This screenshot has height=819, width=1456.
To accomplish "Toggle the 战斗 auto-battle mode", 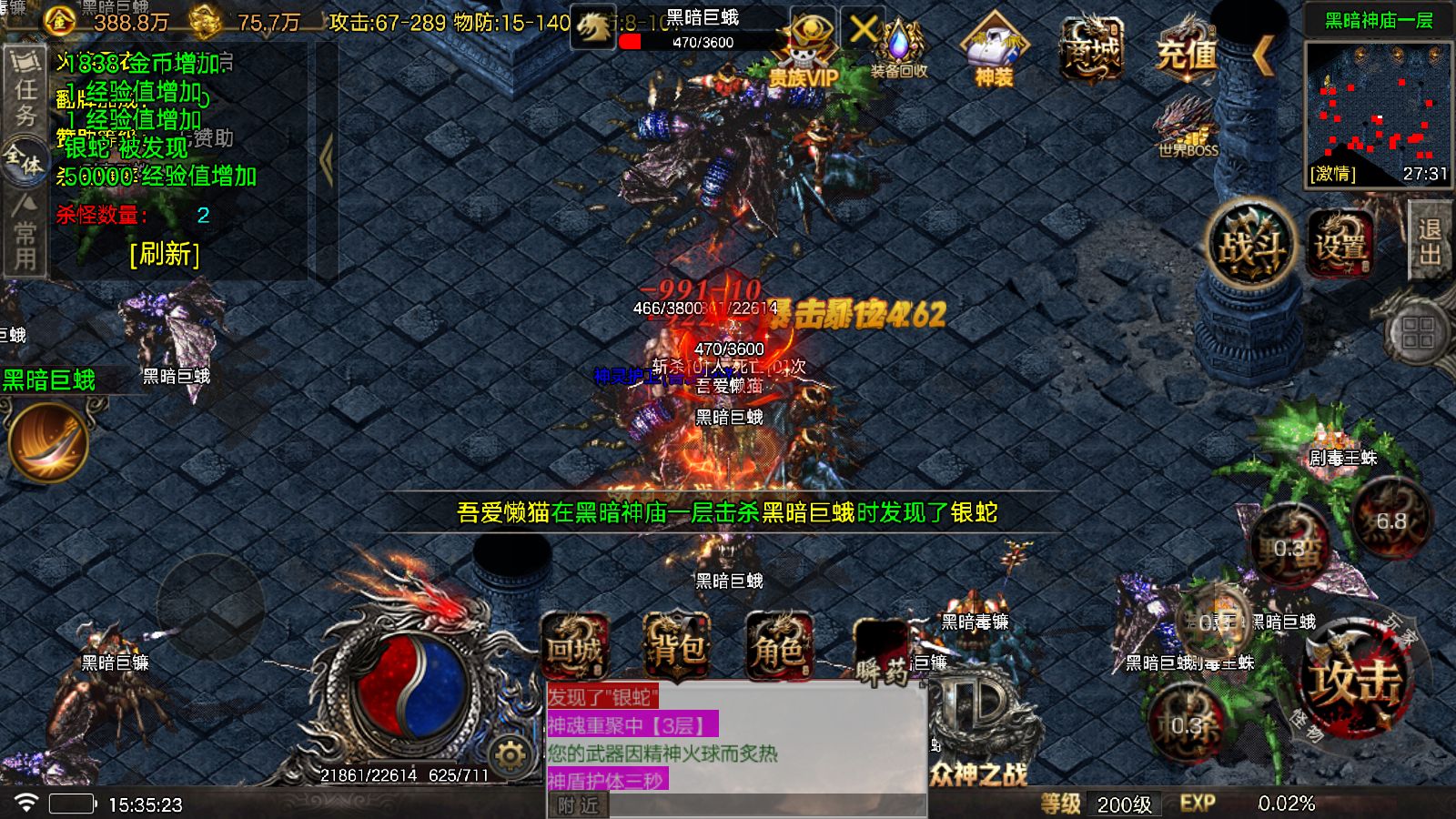I will pos(1250,241).
